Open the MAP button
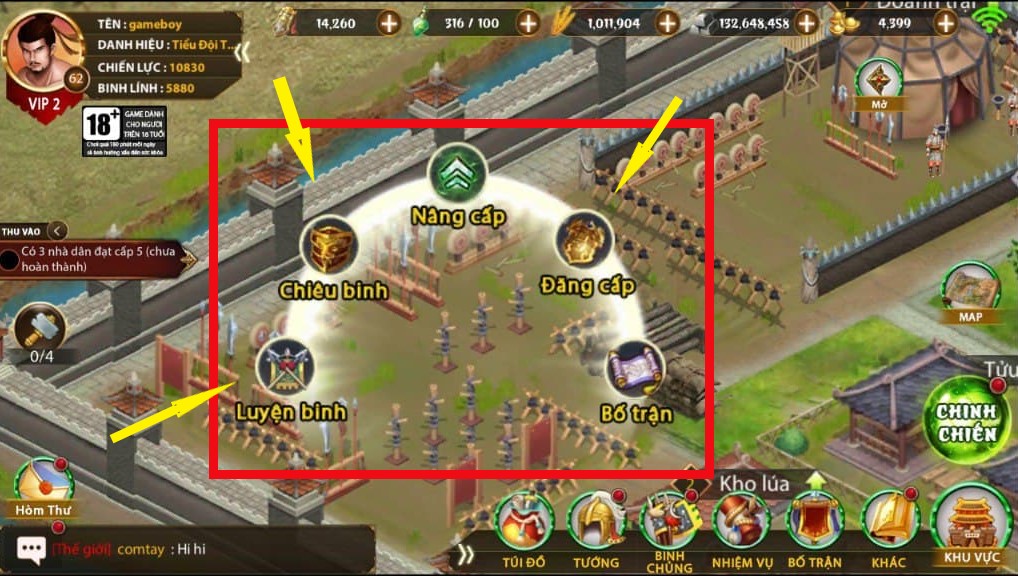 pos(971,292)
